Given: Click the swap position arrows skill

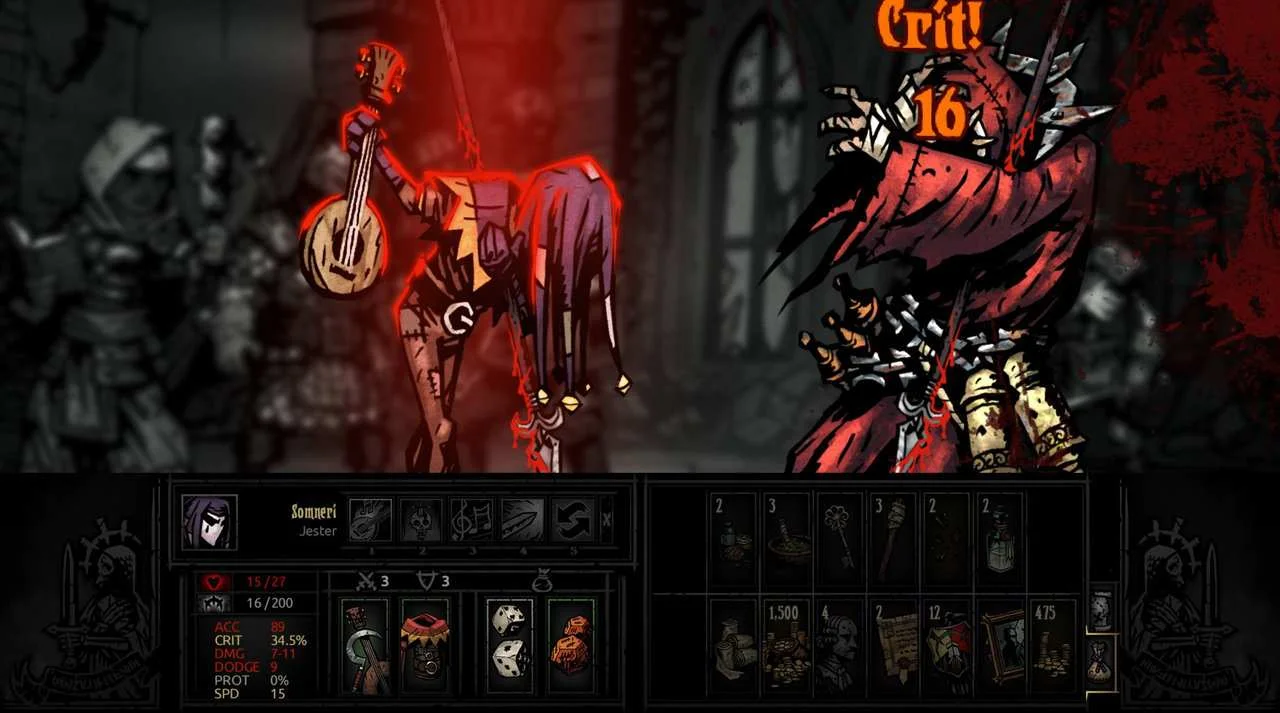Looking at the screenshot, I should tap(573, 520).
